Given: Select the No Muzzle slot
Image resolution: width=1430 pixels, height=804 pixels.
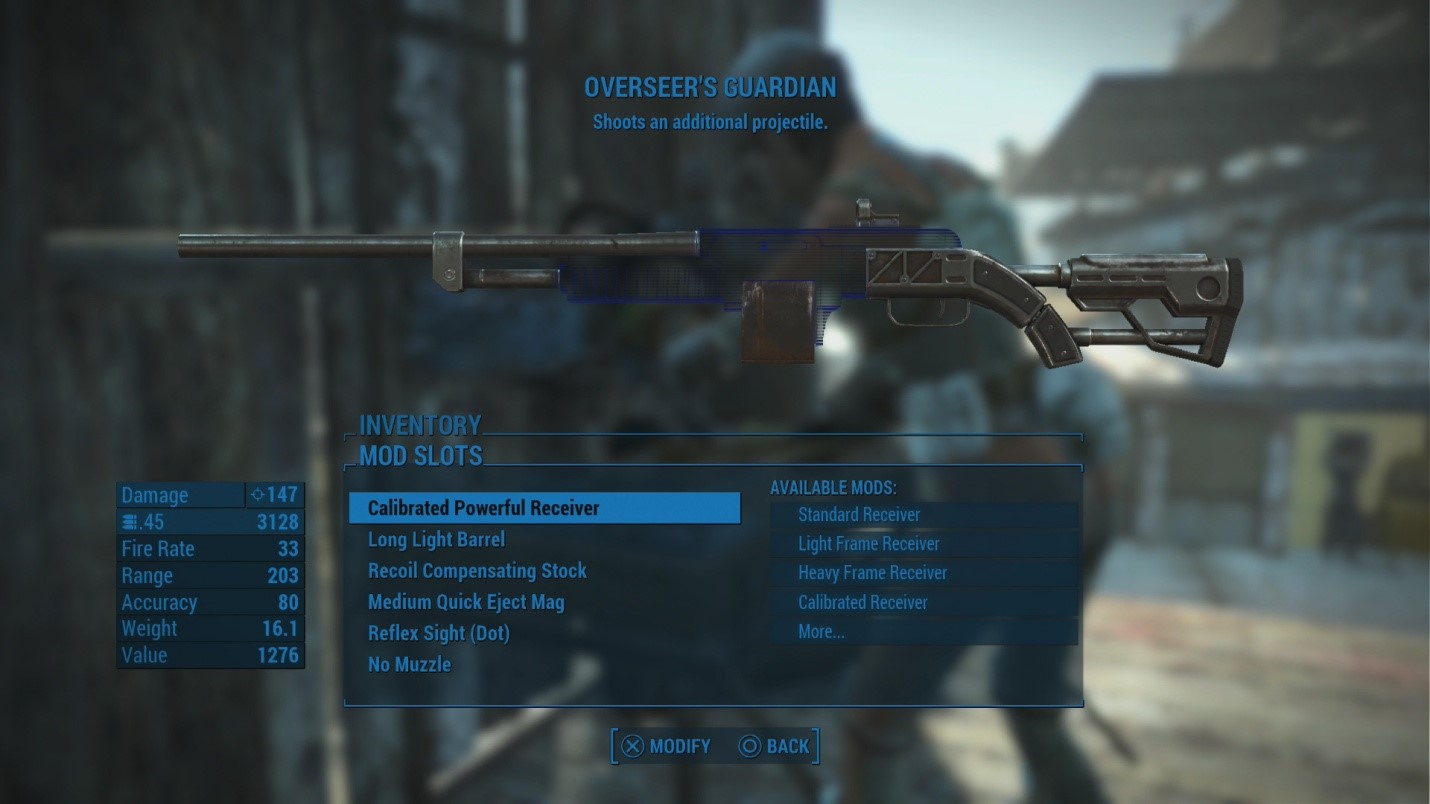Looking at the screenshot, I should tap(409, 663).
